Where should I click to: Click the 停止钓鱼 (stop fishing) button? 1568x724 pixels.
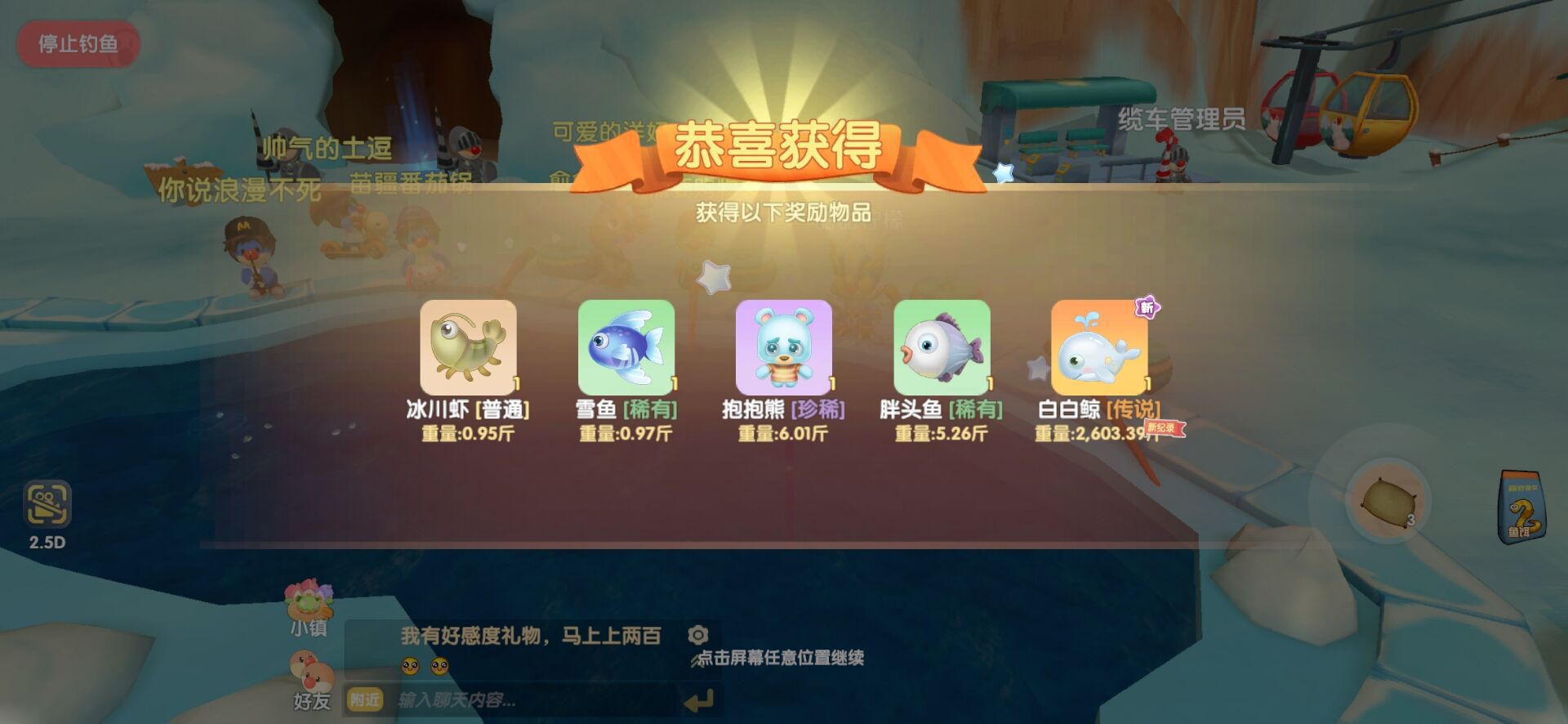[78, 42]
